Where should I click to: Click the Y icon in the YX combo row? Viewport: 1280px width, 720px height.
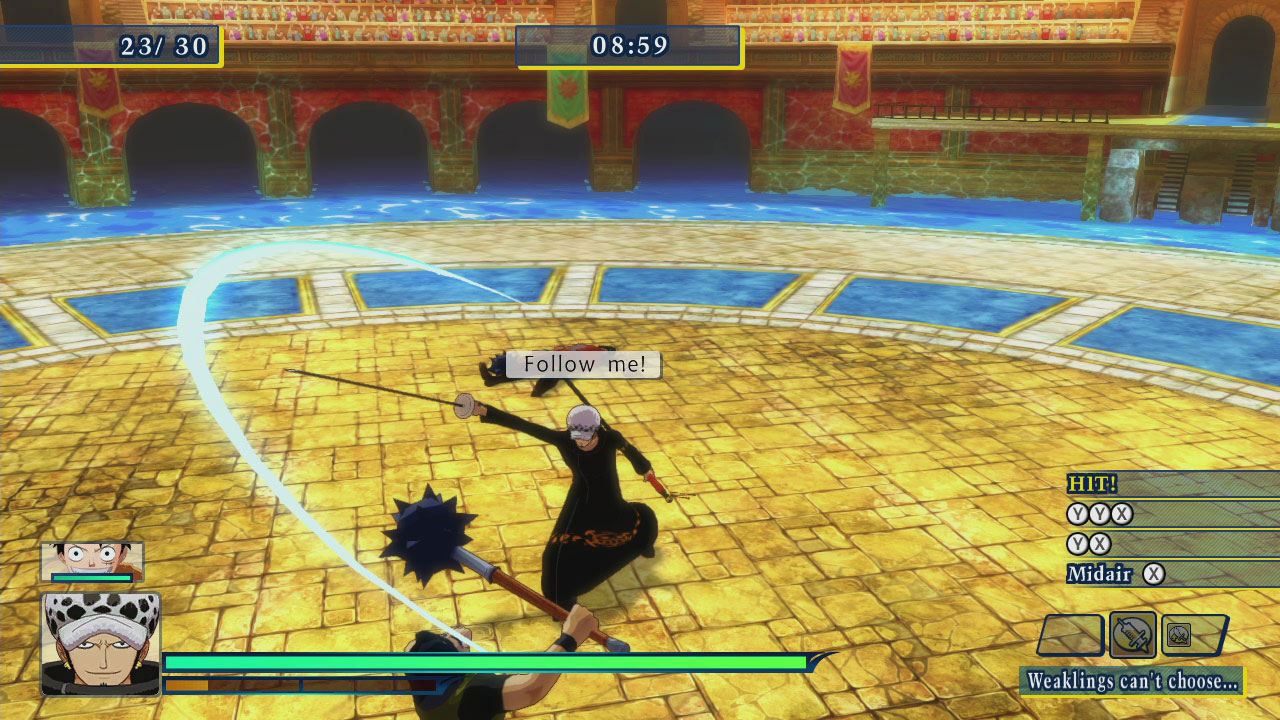pyautogui.click(x=1077, y=543)
